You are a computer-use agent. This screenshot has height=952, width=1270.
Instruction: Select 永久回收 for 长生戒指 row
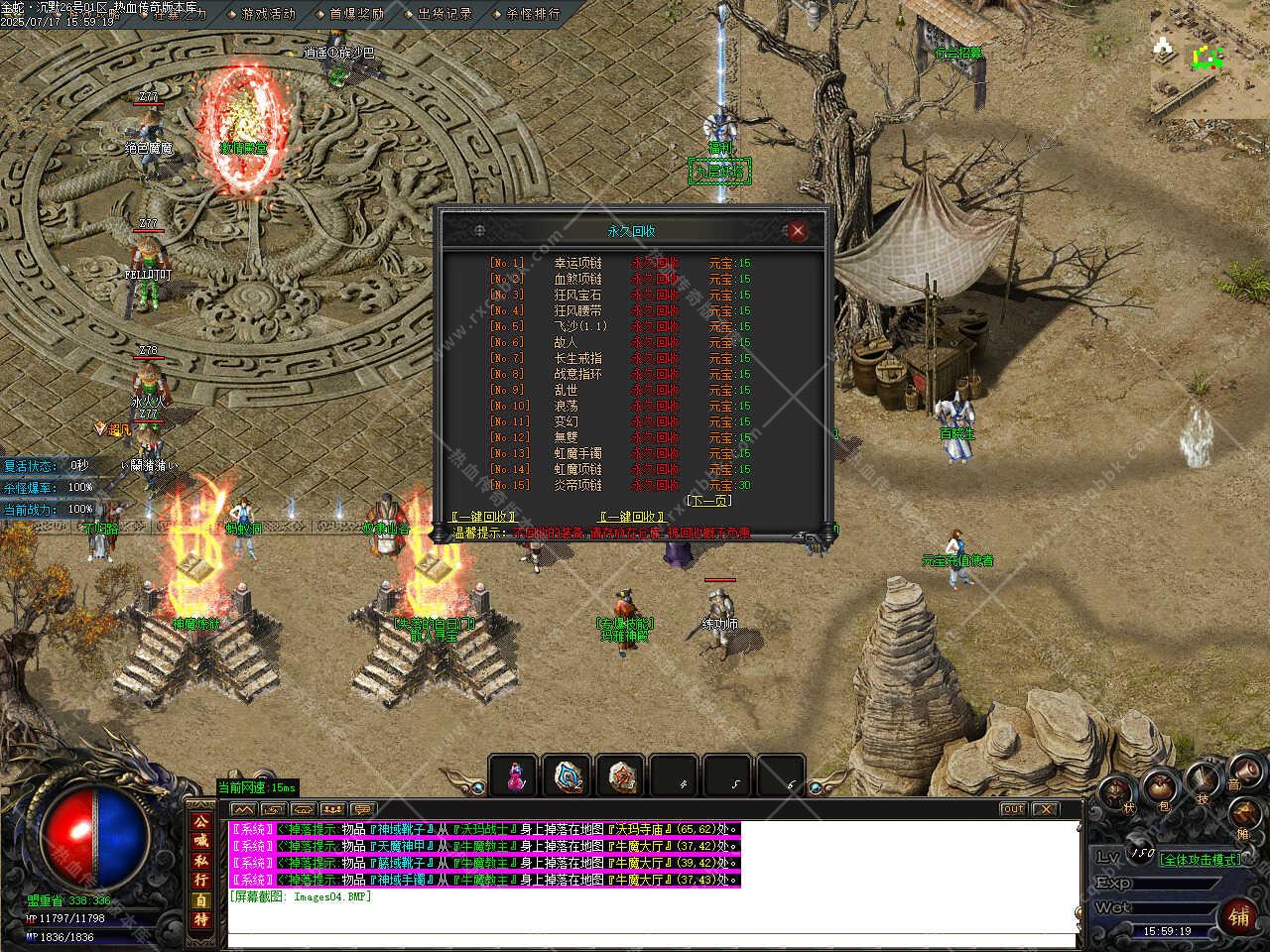[655, 358]
